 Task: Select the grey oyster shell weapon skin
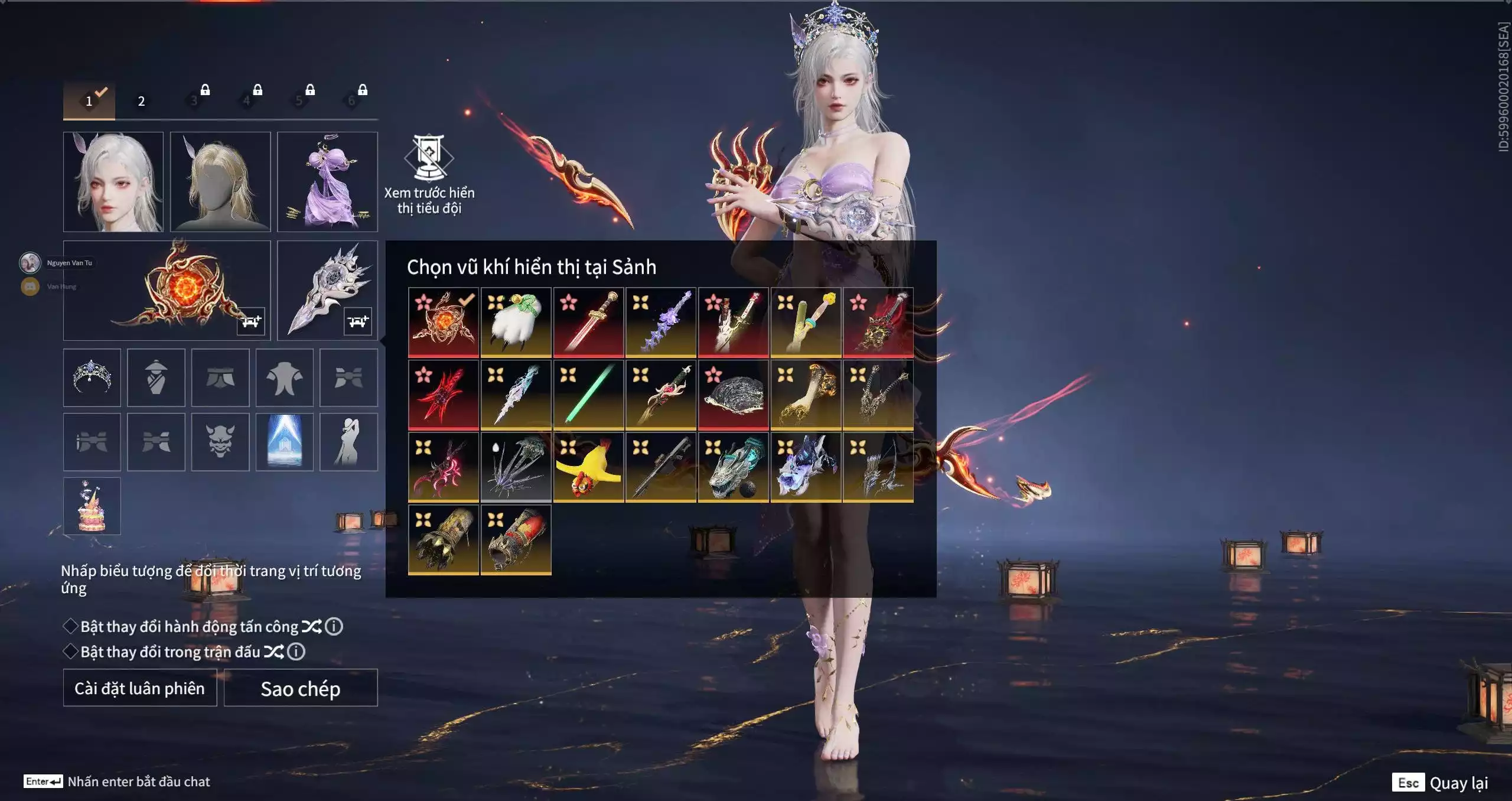pyautogui.click(x=733, y=395)
